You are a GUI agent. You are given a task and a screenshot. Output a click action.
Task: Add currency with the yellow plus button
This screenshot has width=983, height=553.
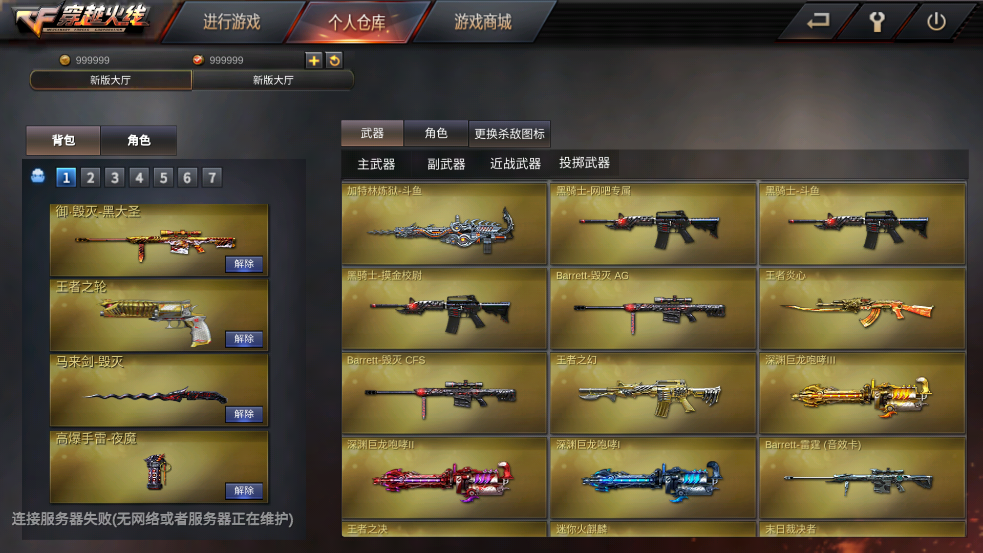[x=314, y=60]
